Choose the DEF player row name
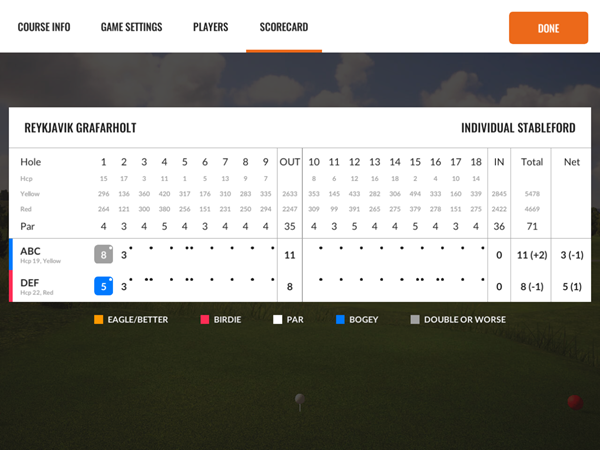The height and width of the screenshot is (450, 600). click(30, 282)
